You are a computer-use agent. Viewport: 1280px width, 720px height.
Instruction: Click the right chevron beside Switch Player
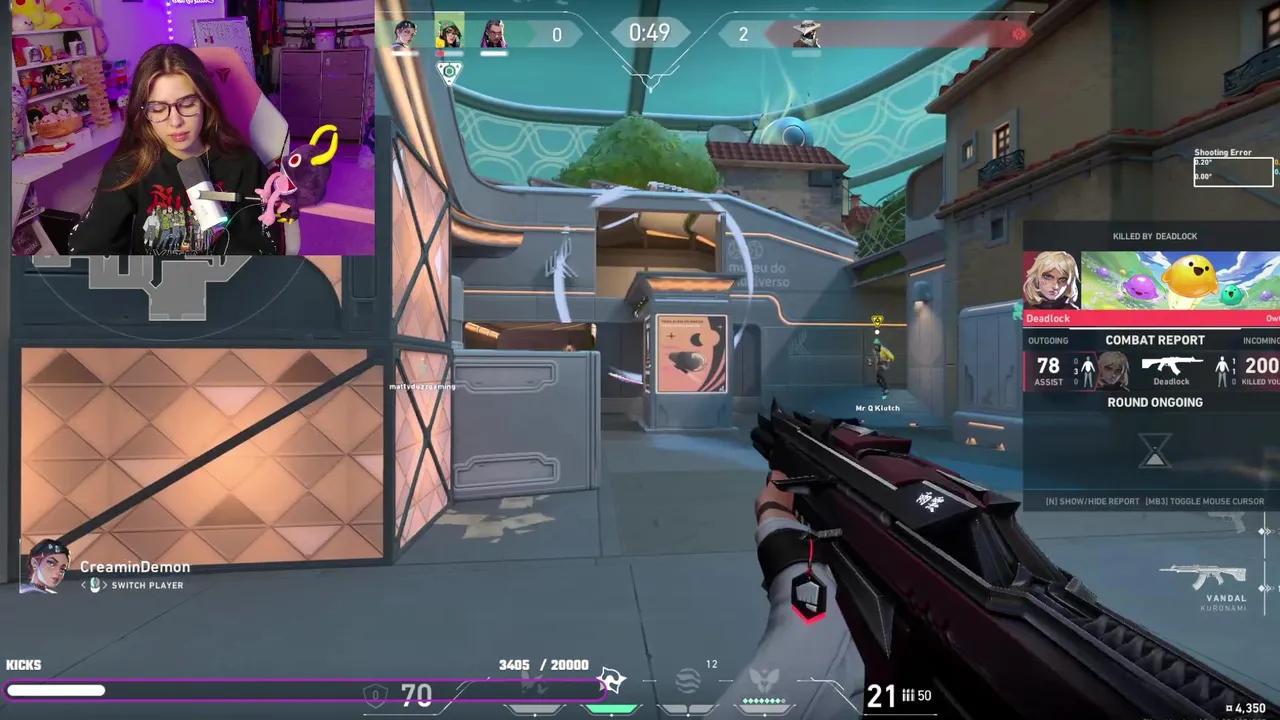[106, 584]
